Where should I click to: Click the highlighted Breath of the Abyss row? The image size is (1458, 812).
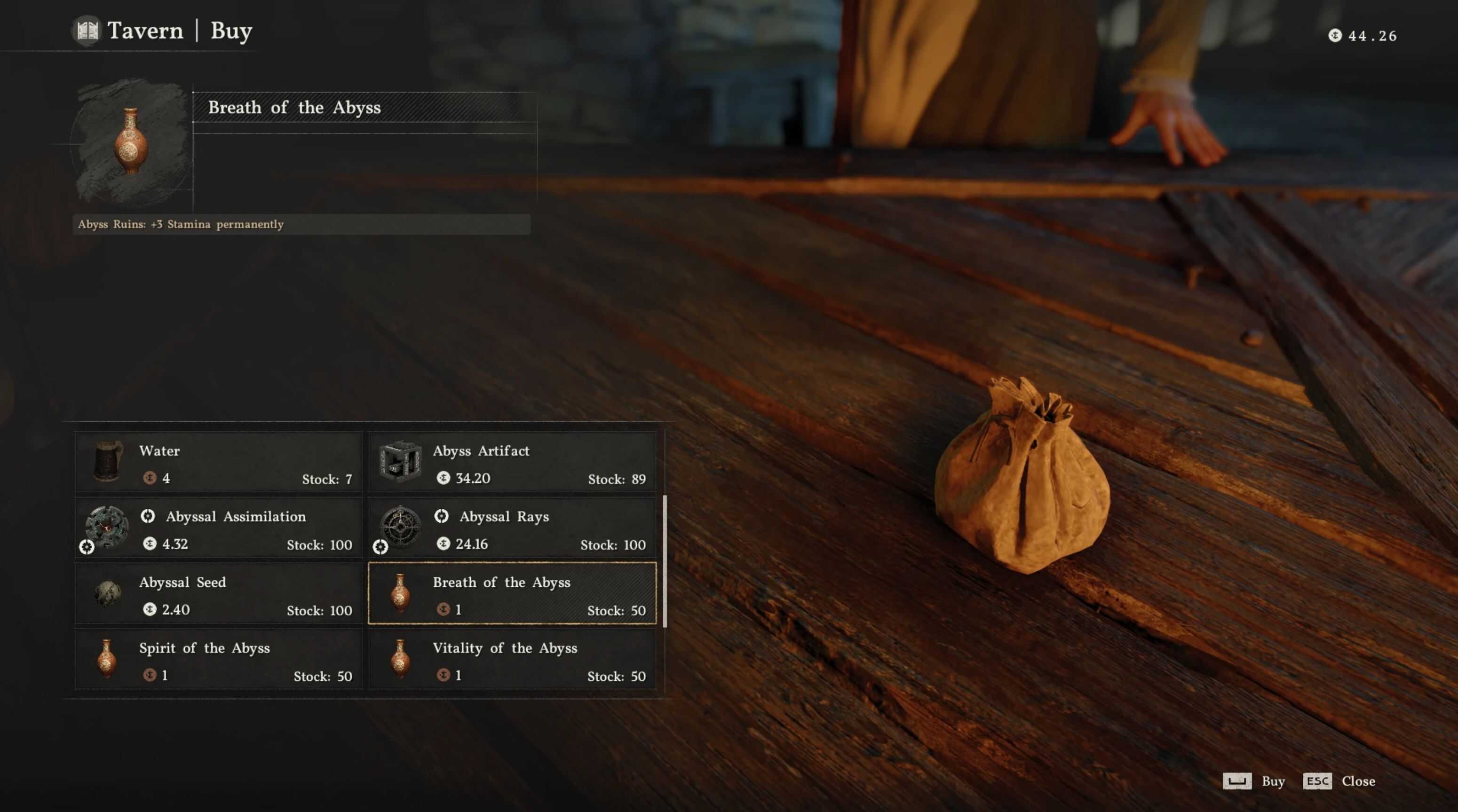[512, 594]
